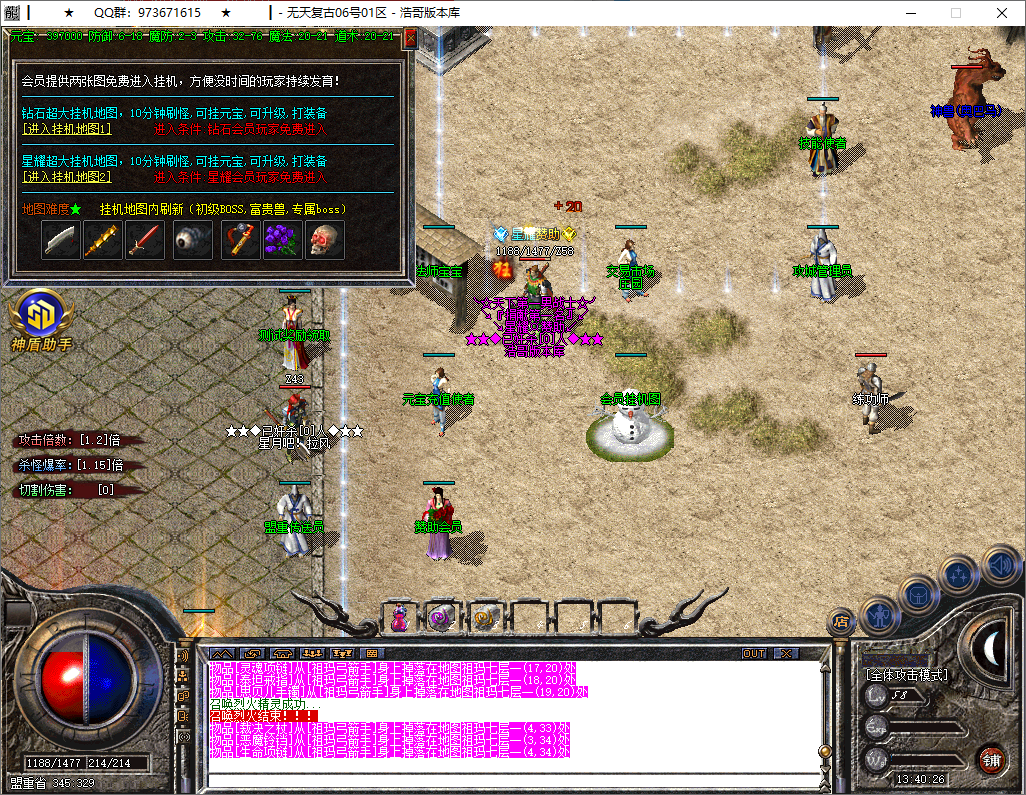Select the golden staff reward icon

click(x=103, y=240)
